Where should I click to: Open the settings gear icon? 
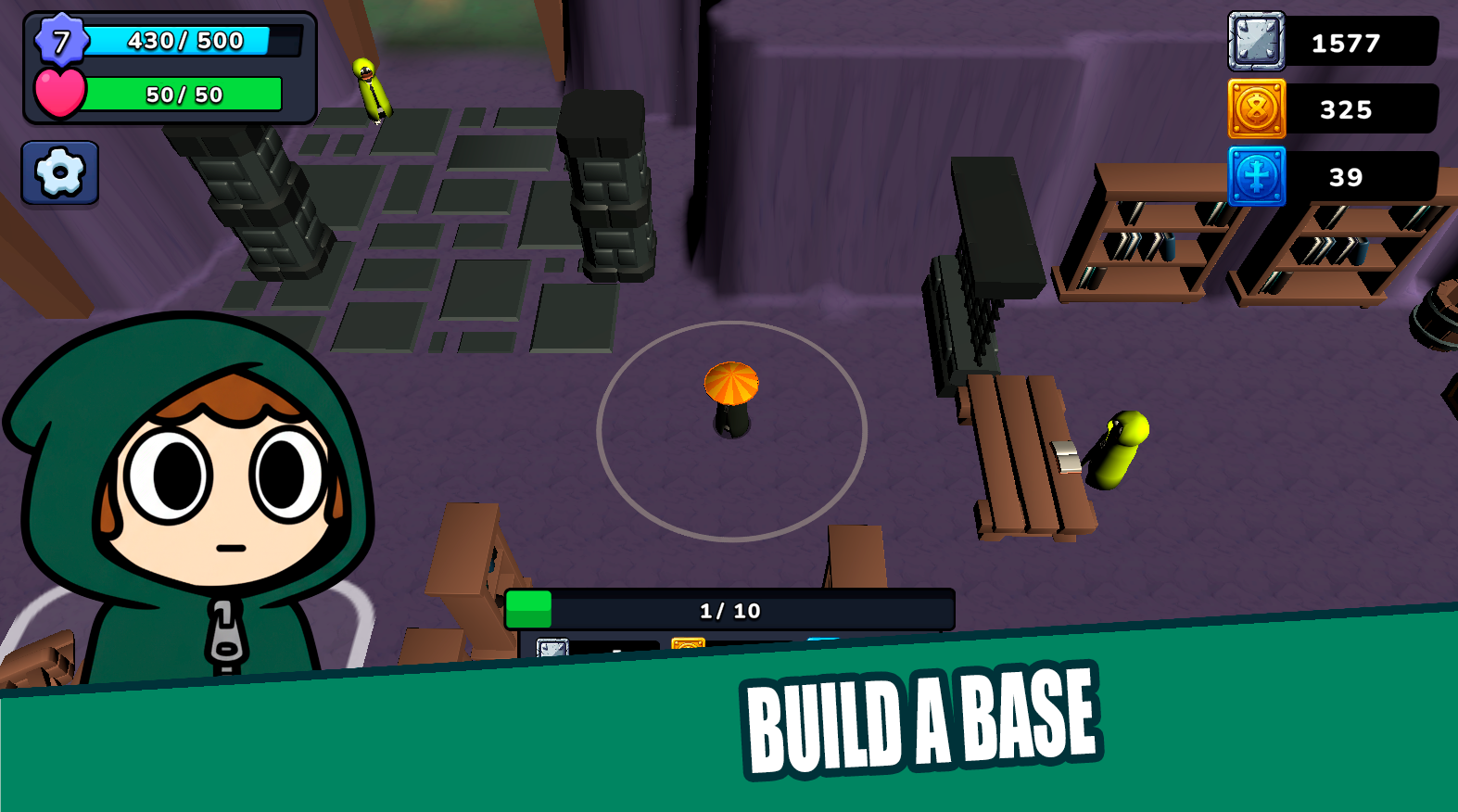58,171
